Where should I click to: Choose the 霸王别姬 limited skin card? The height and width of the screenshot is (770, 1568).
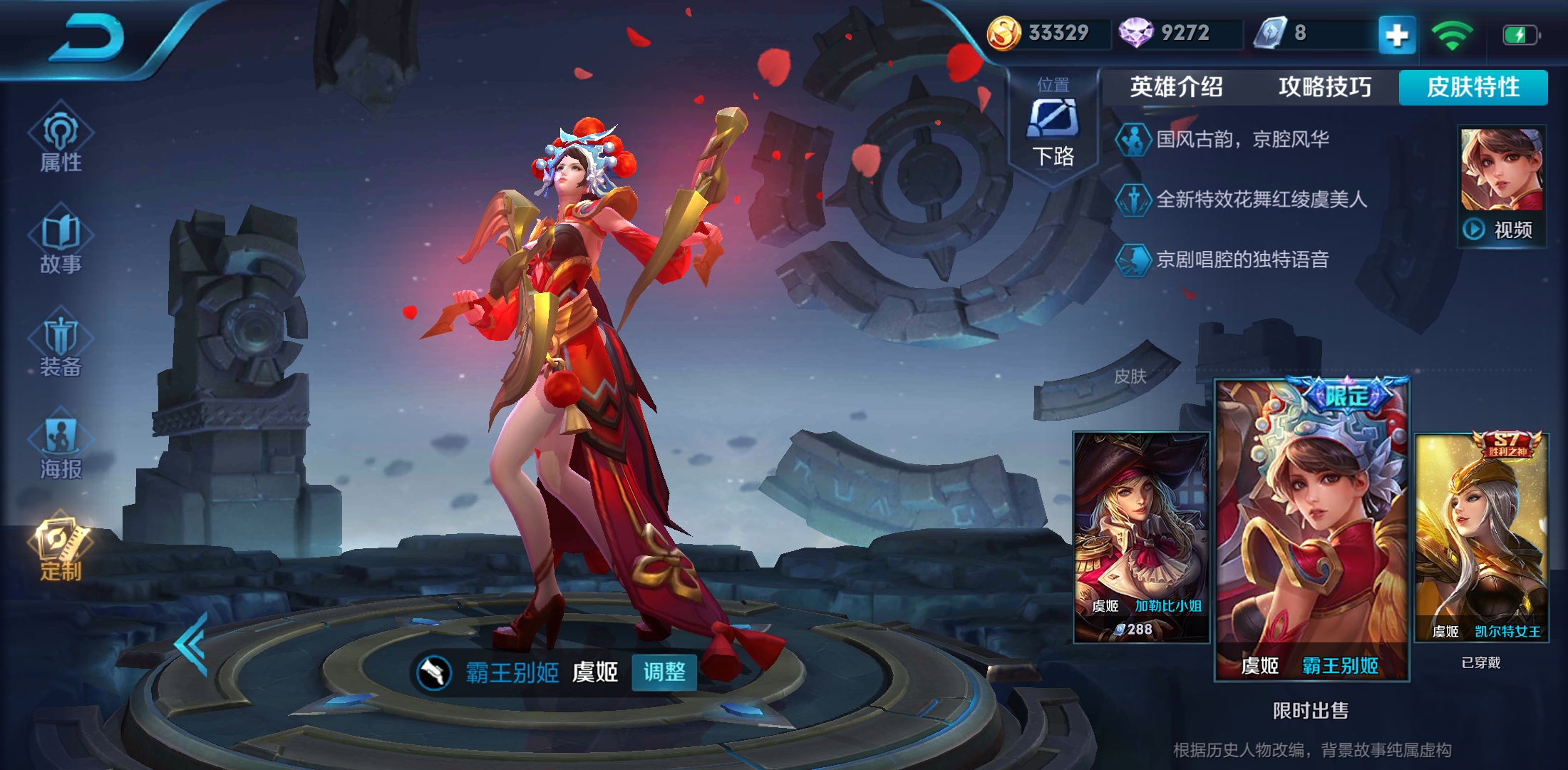1311,531
